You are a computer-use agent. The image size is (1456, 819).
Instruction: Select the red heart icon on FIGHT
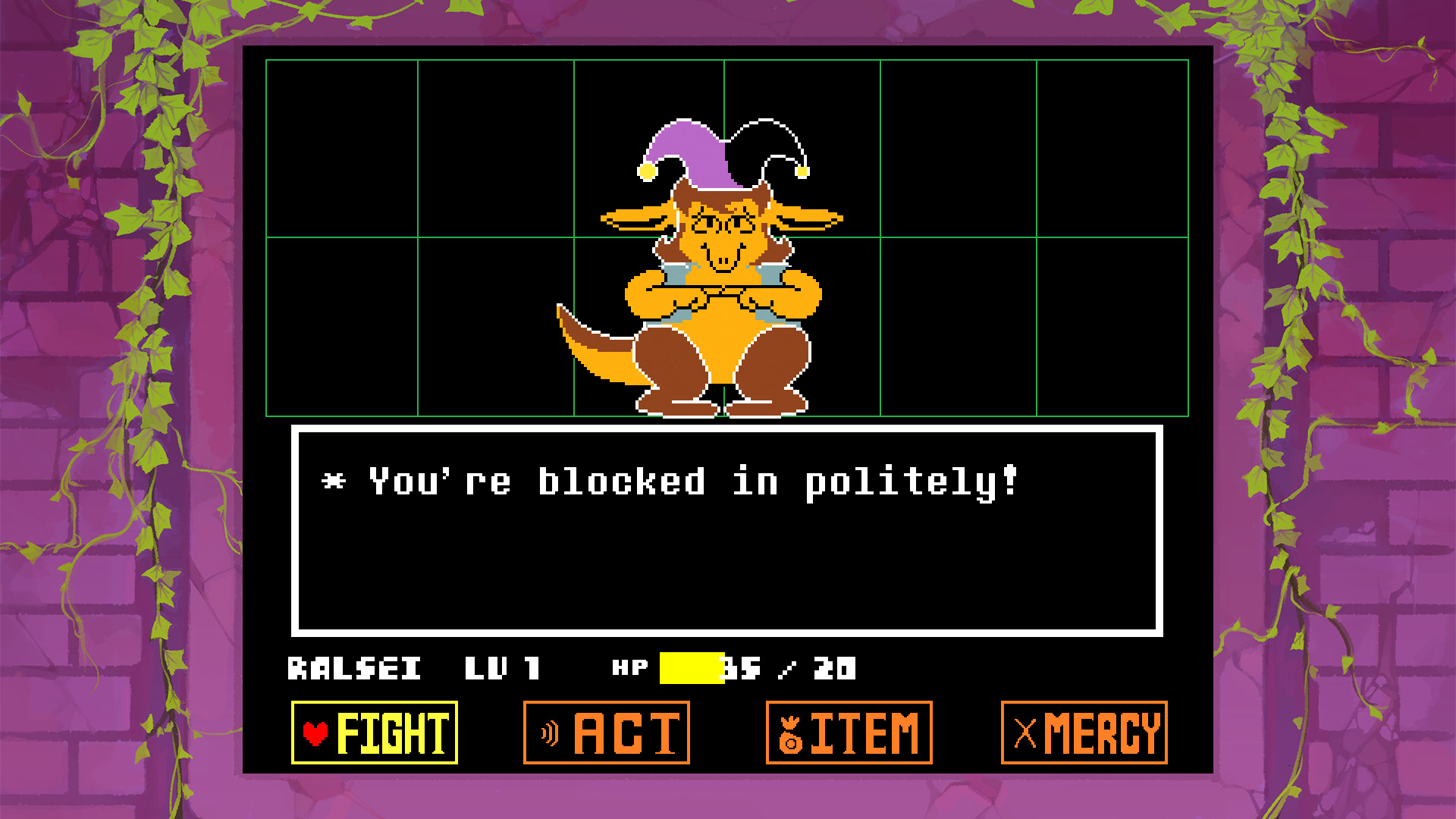tap(317, 733)
